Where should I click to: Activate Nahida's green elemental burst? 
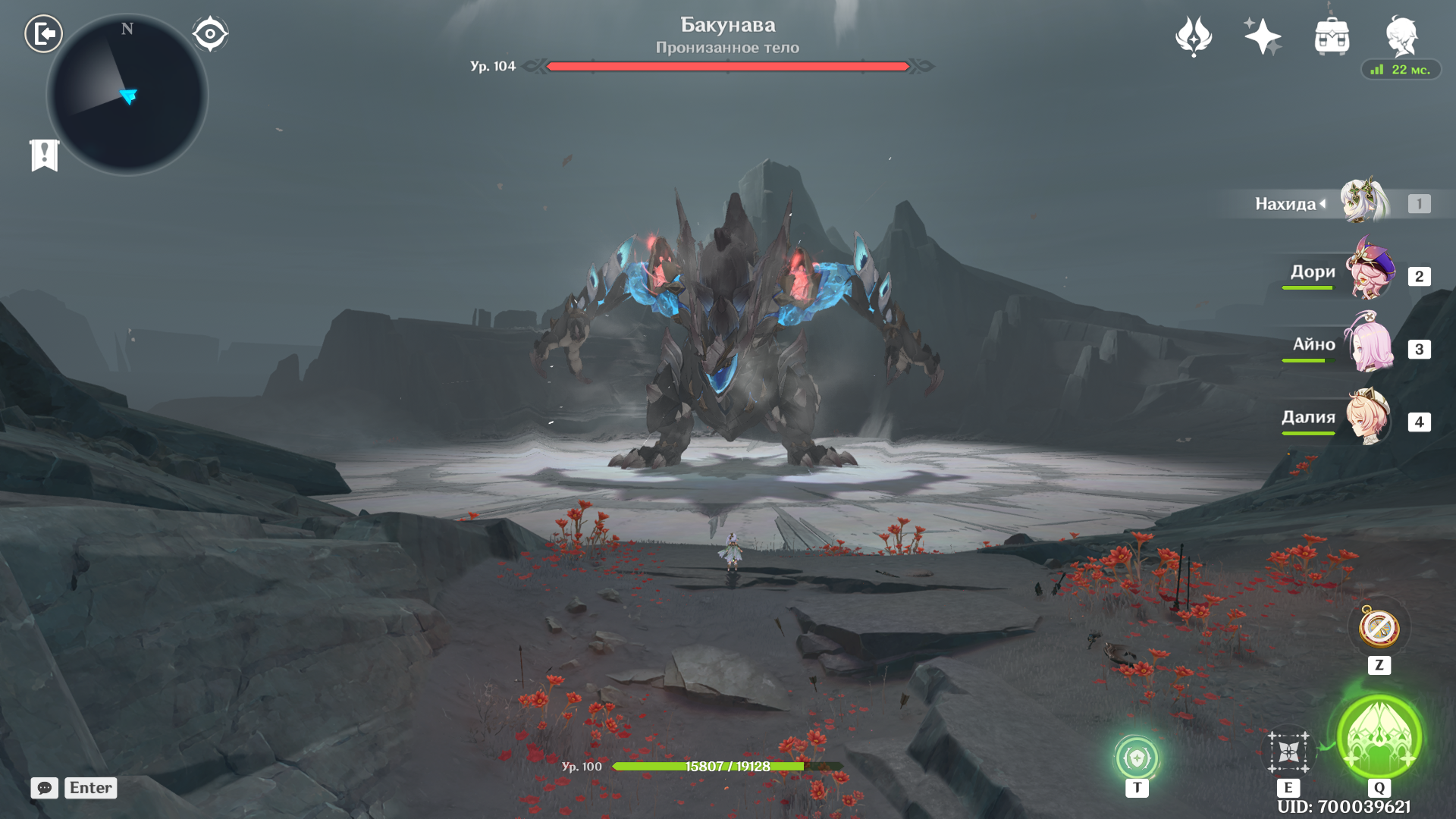pos(1379,737)
